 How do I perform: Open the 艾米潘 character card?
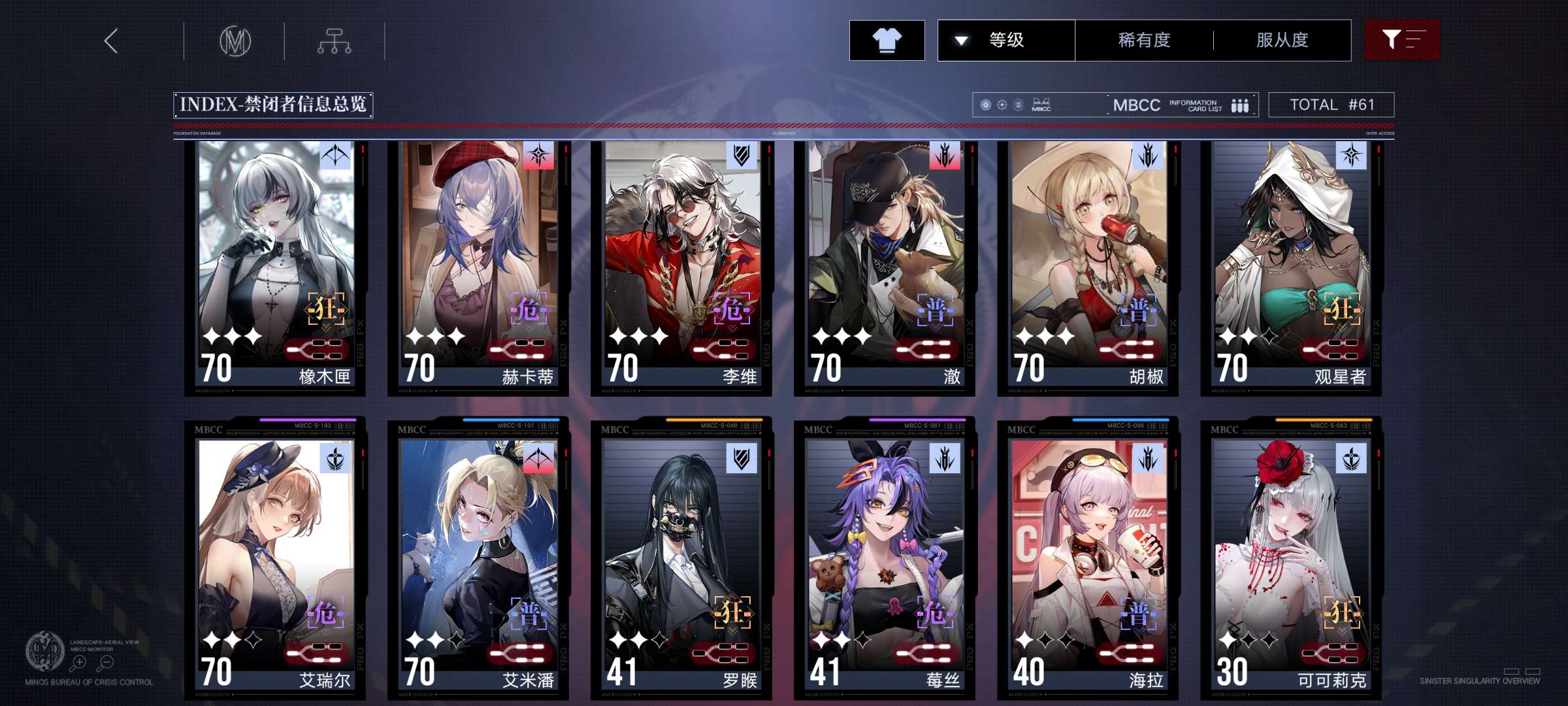[x=479, y=562]
